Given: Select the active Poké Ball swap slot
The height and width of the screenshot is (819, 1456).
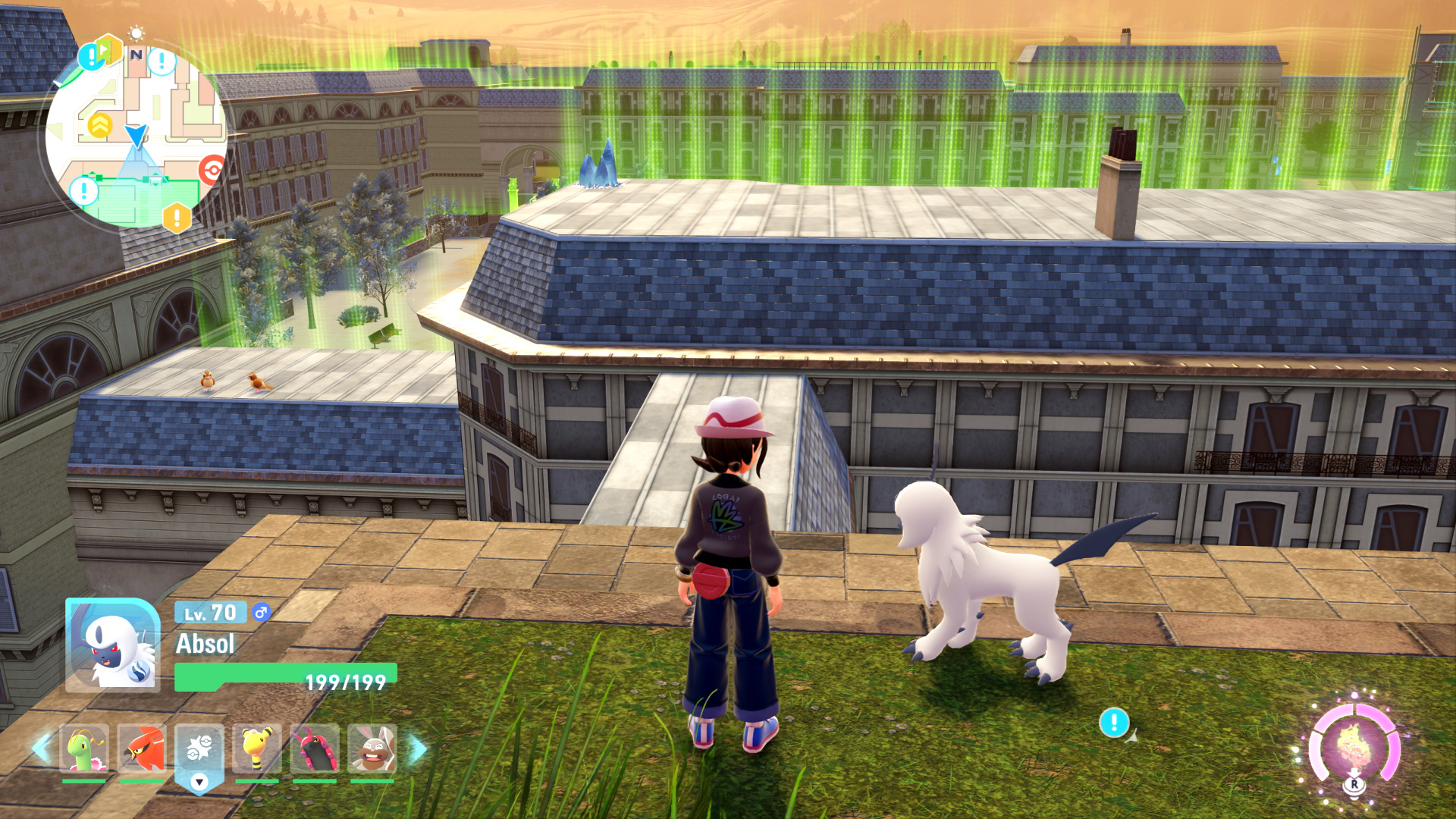Looking at the screenshot, I should pos(199,750).
